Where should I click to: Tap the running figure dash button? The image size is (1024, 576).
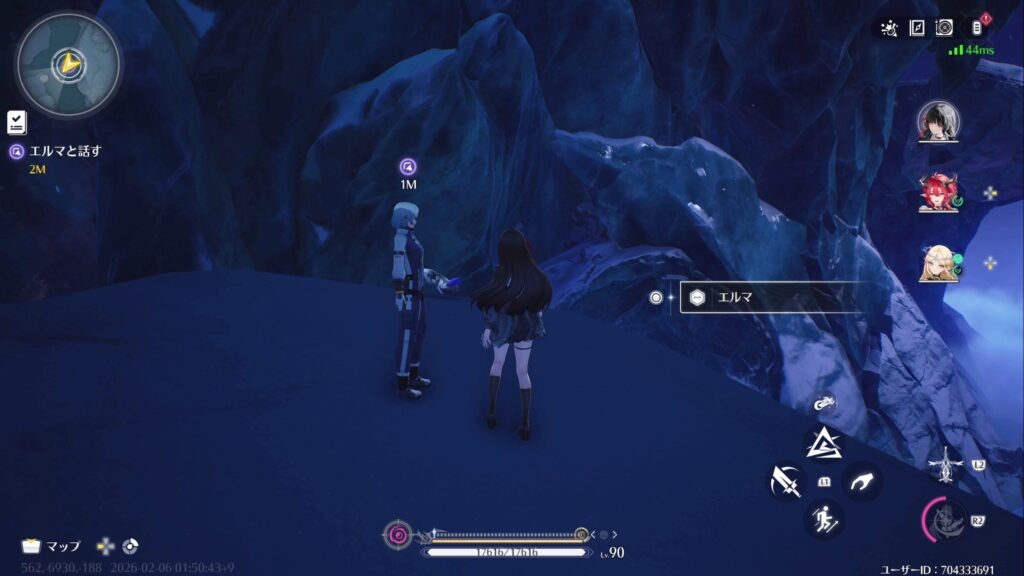click(824, 519)
